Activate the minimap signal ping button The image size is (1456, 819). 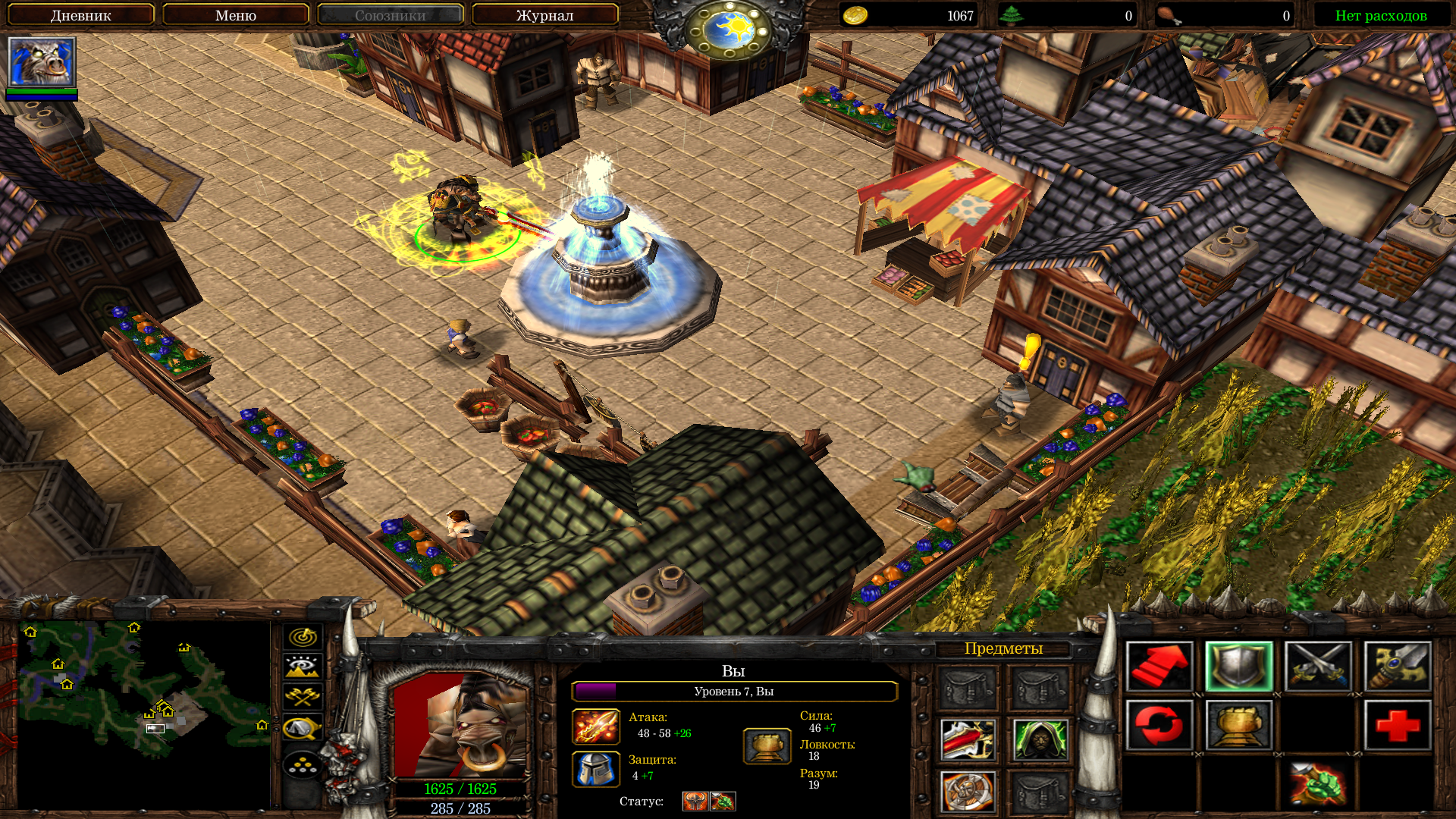303,637
